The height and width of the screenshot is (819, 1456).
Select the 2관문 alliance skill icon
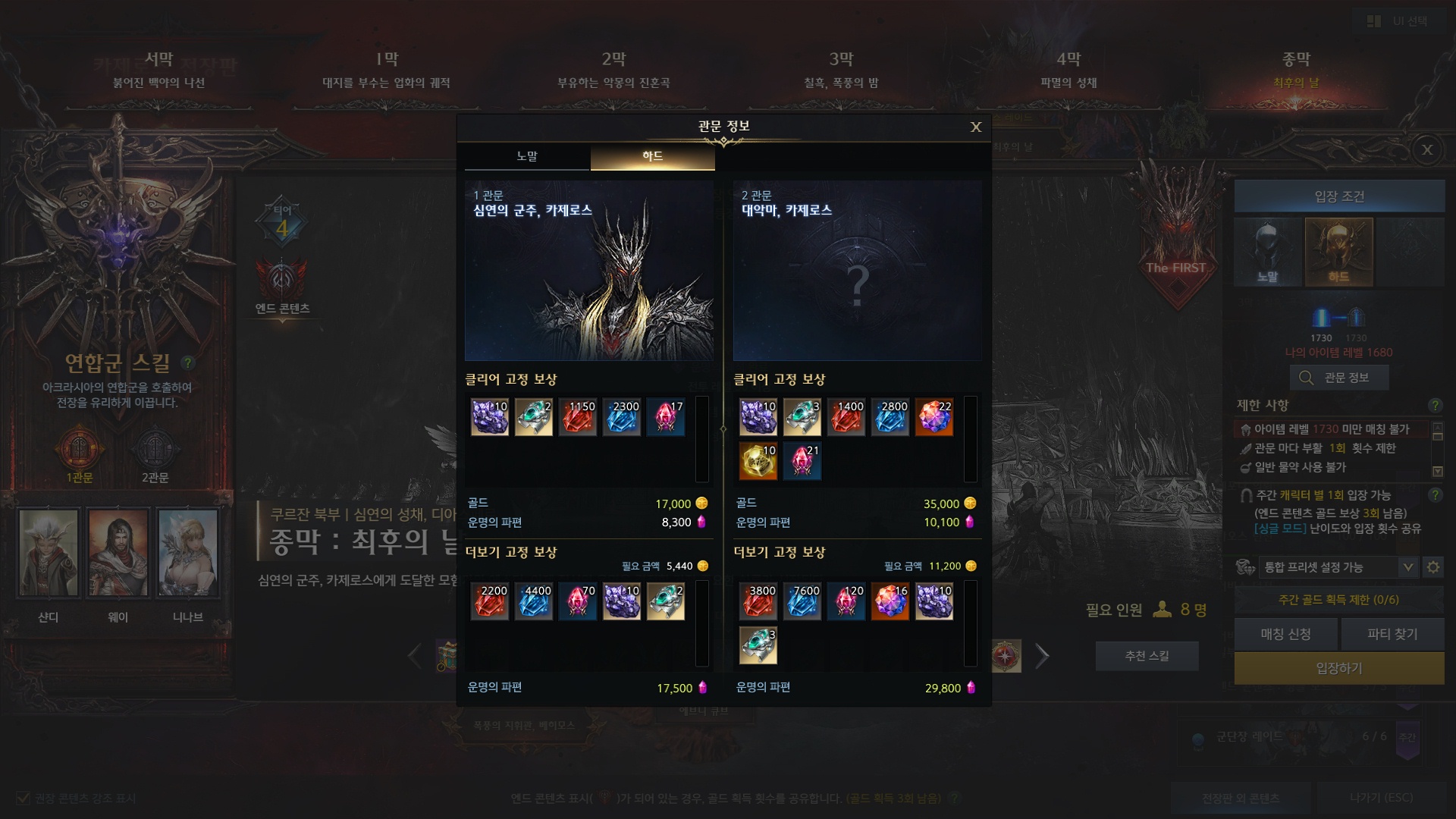click(155, 451)
